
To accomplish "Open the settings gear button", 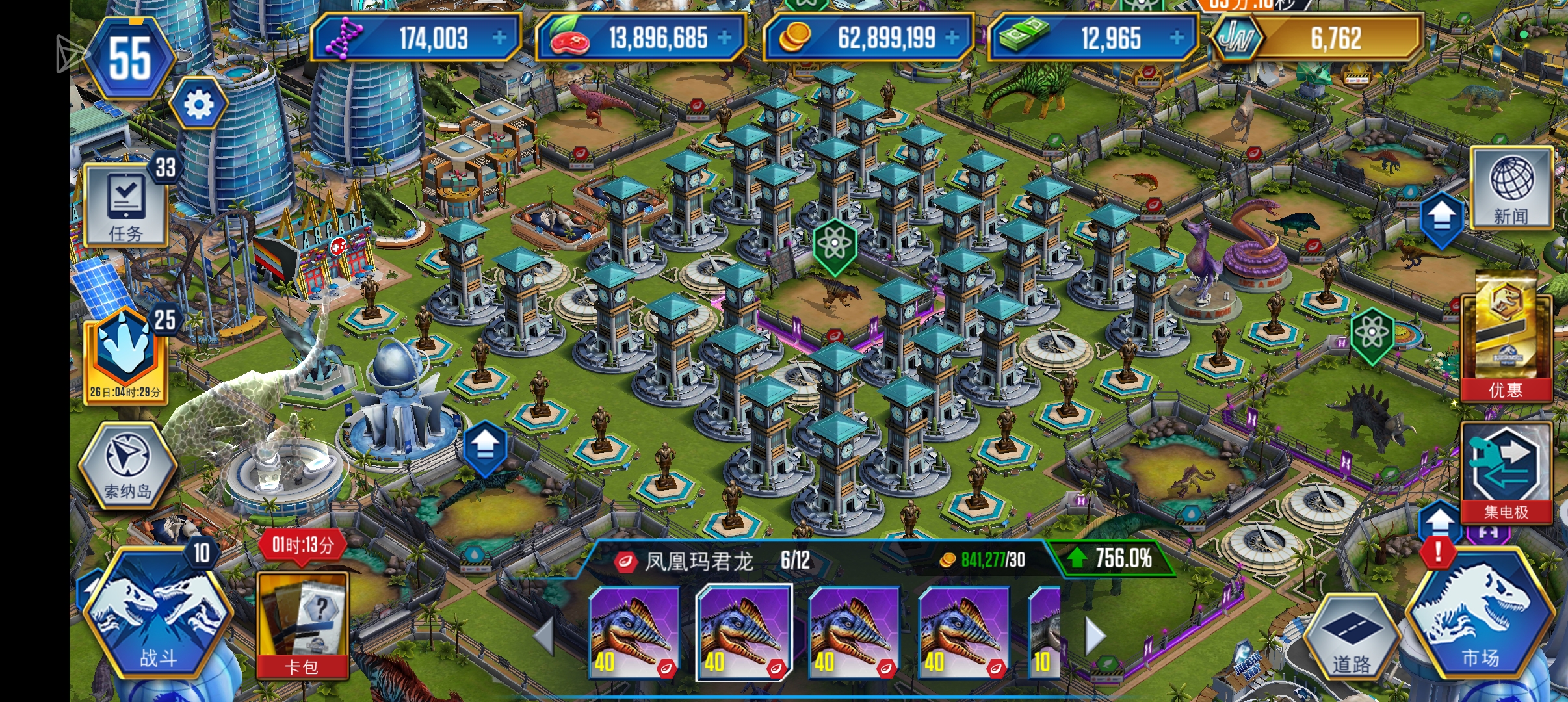I will [x=199, y=104].
